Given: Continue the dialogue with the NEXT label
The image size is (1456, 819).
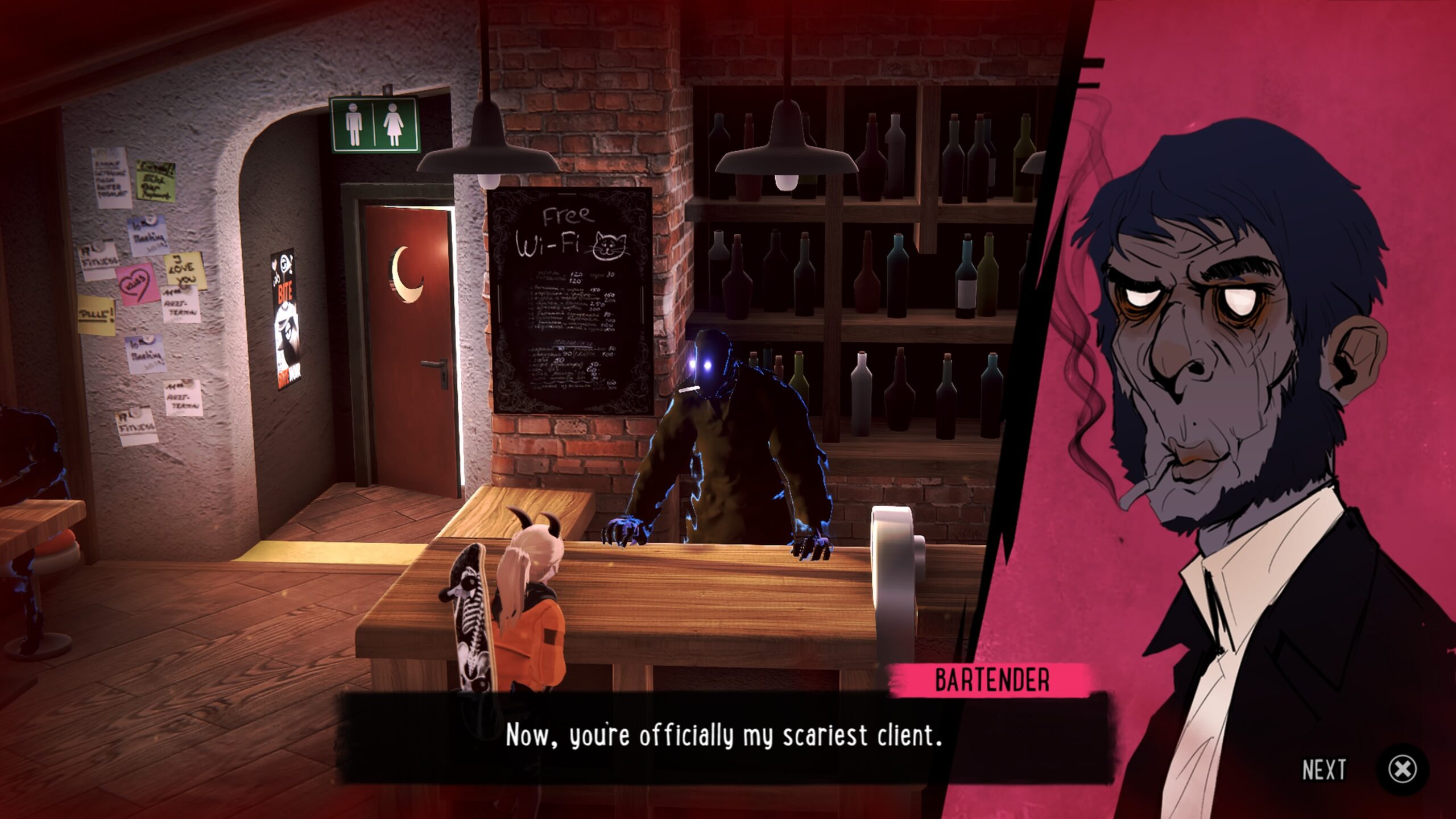Looking at the screenshot, I should pyautogui.click(x=1324, y=770).
